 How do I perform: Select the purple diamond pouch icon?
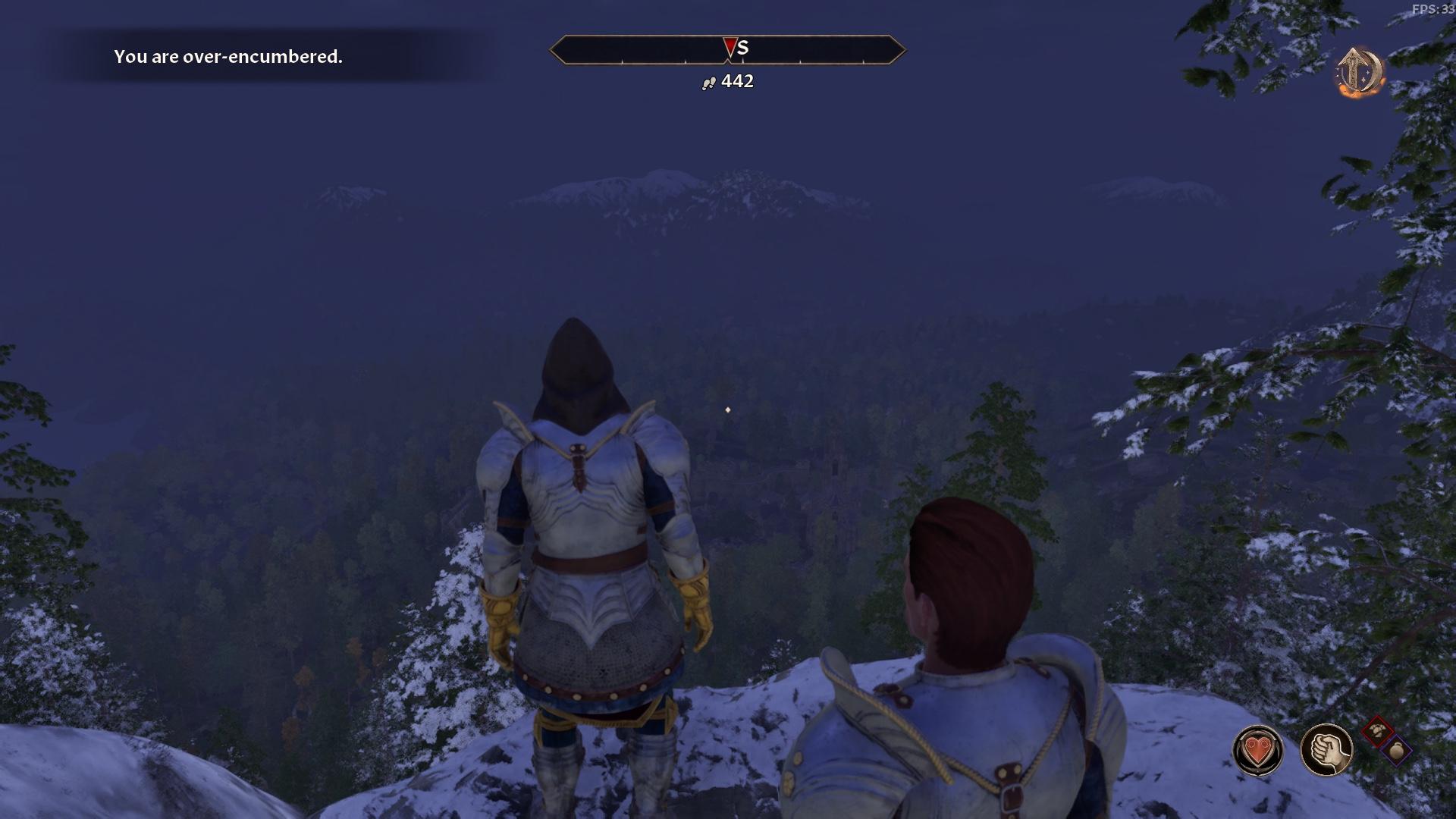1396,751
